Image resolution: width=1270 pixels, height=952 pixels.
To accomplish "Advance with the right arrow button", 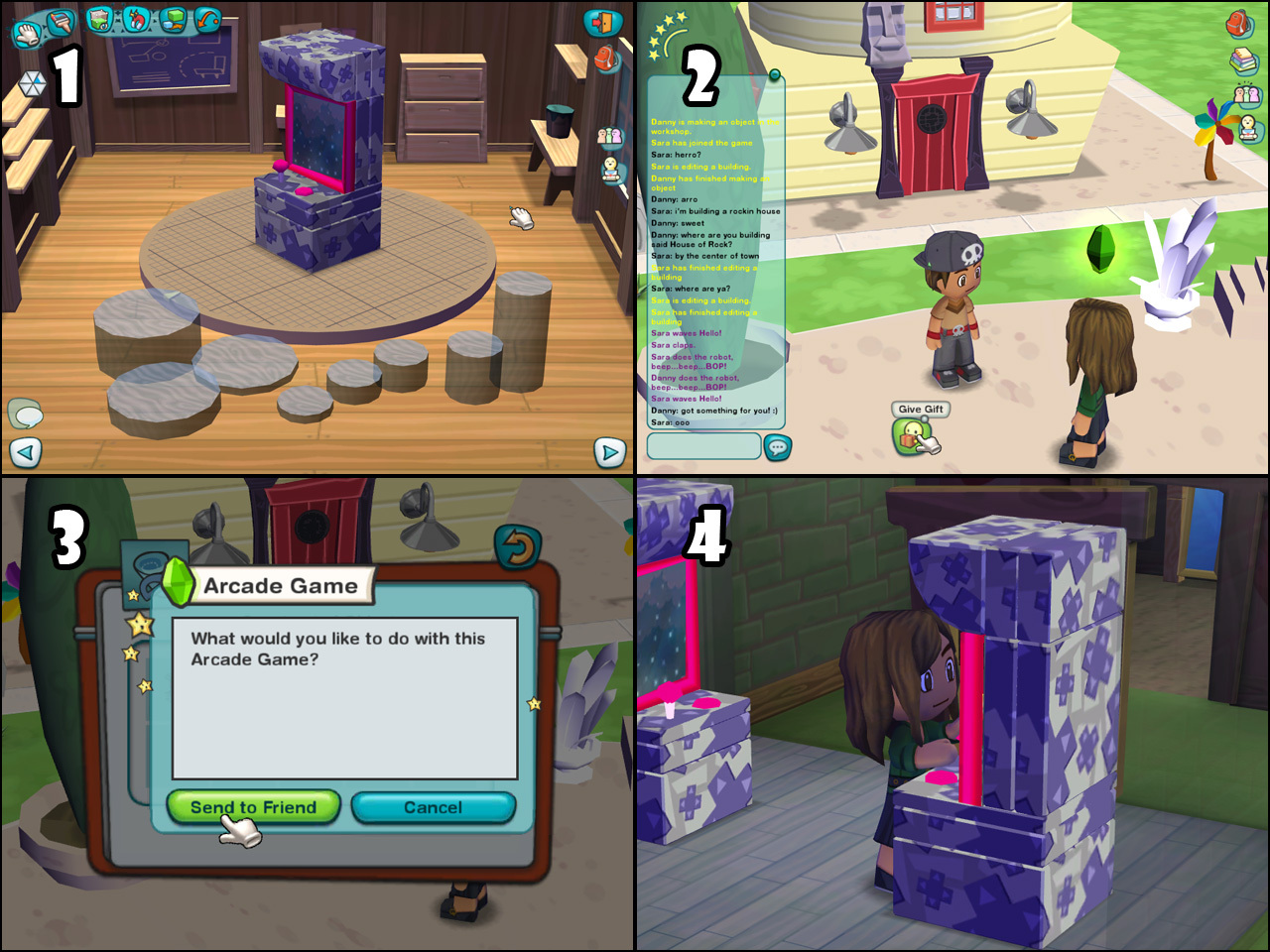I will point(609,453).
